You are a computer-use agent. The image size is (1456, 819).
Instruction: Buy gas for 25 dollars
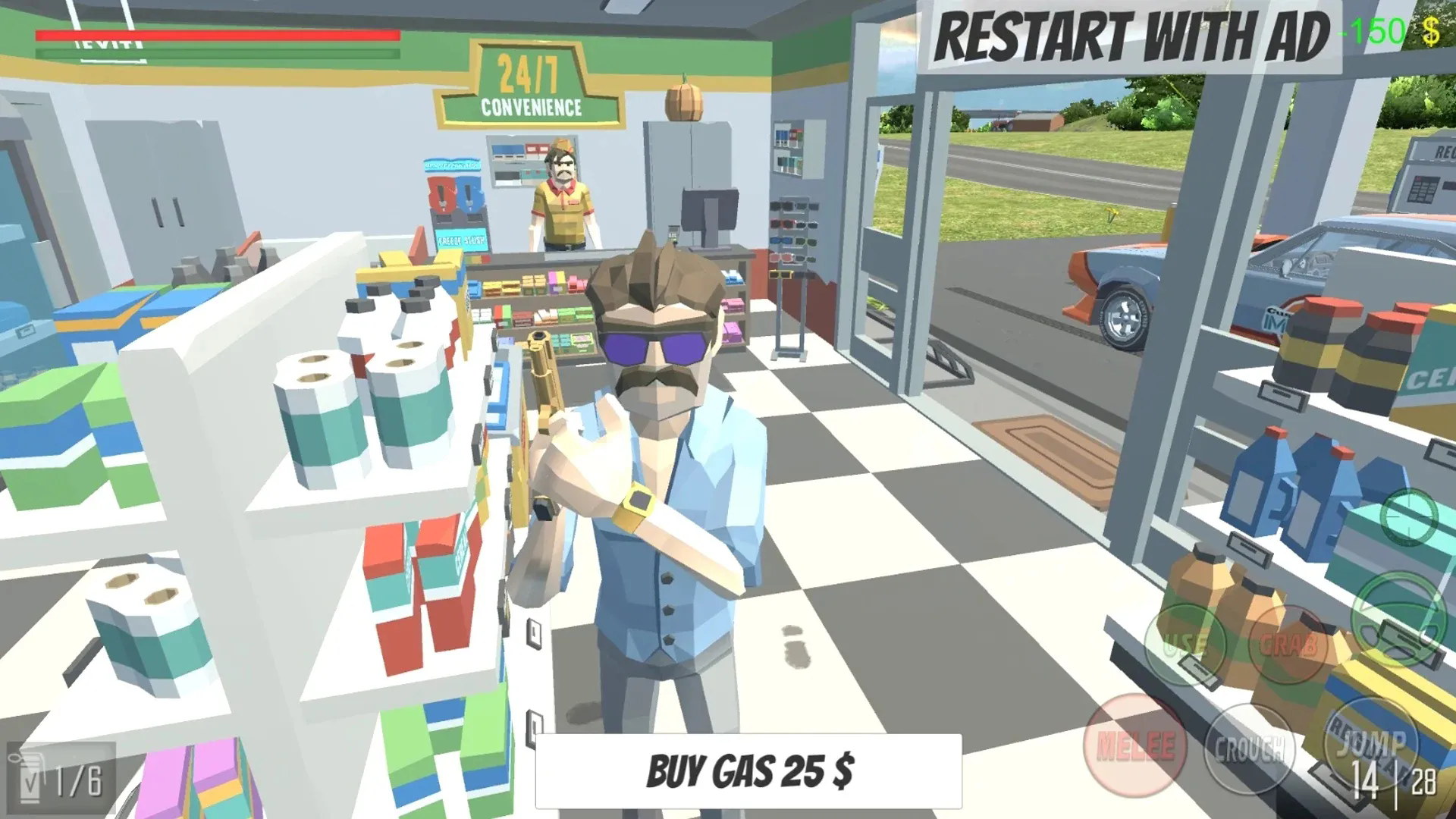point(748,771)
